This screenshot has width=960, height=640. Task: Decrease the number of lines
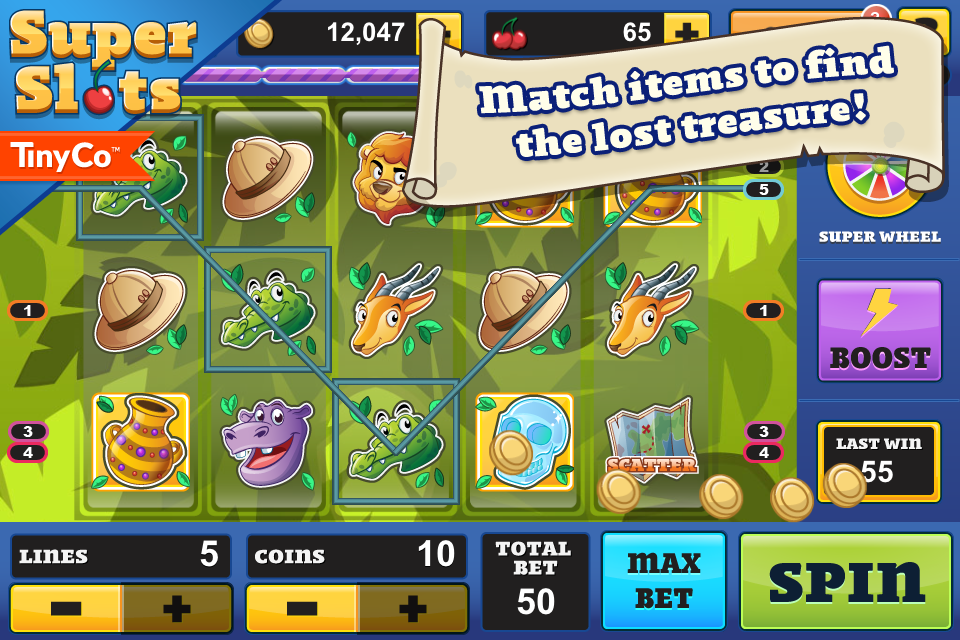[x=66, y=608]
